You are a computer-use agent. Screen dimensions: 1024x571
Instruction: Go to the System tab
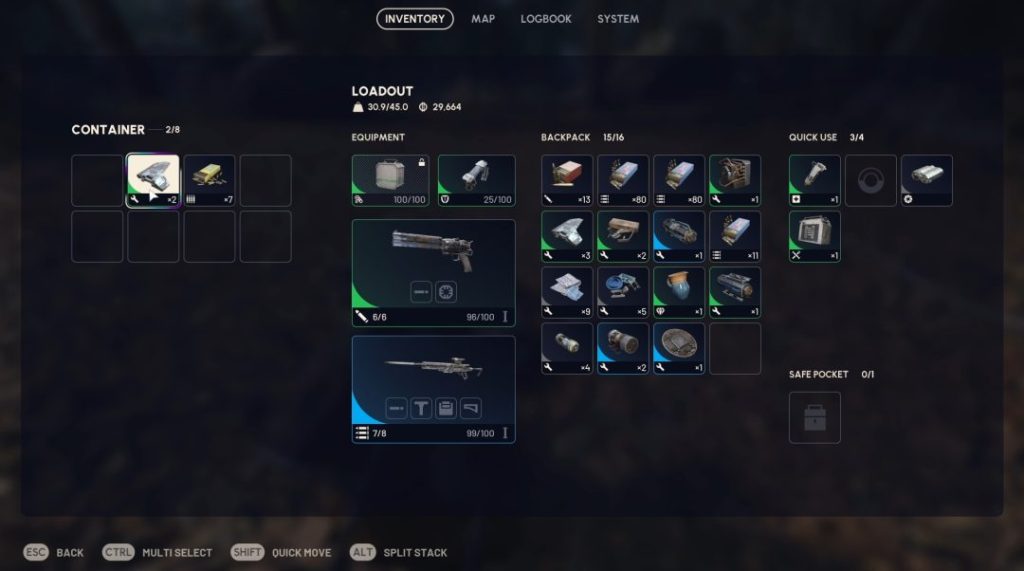coord(618,19)
